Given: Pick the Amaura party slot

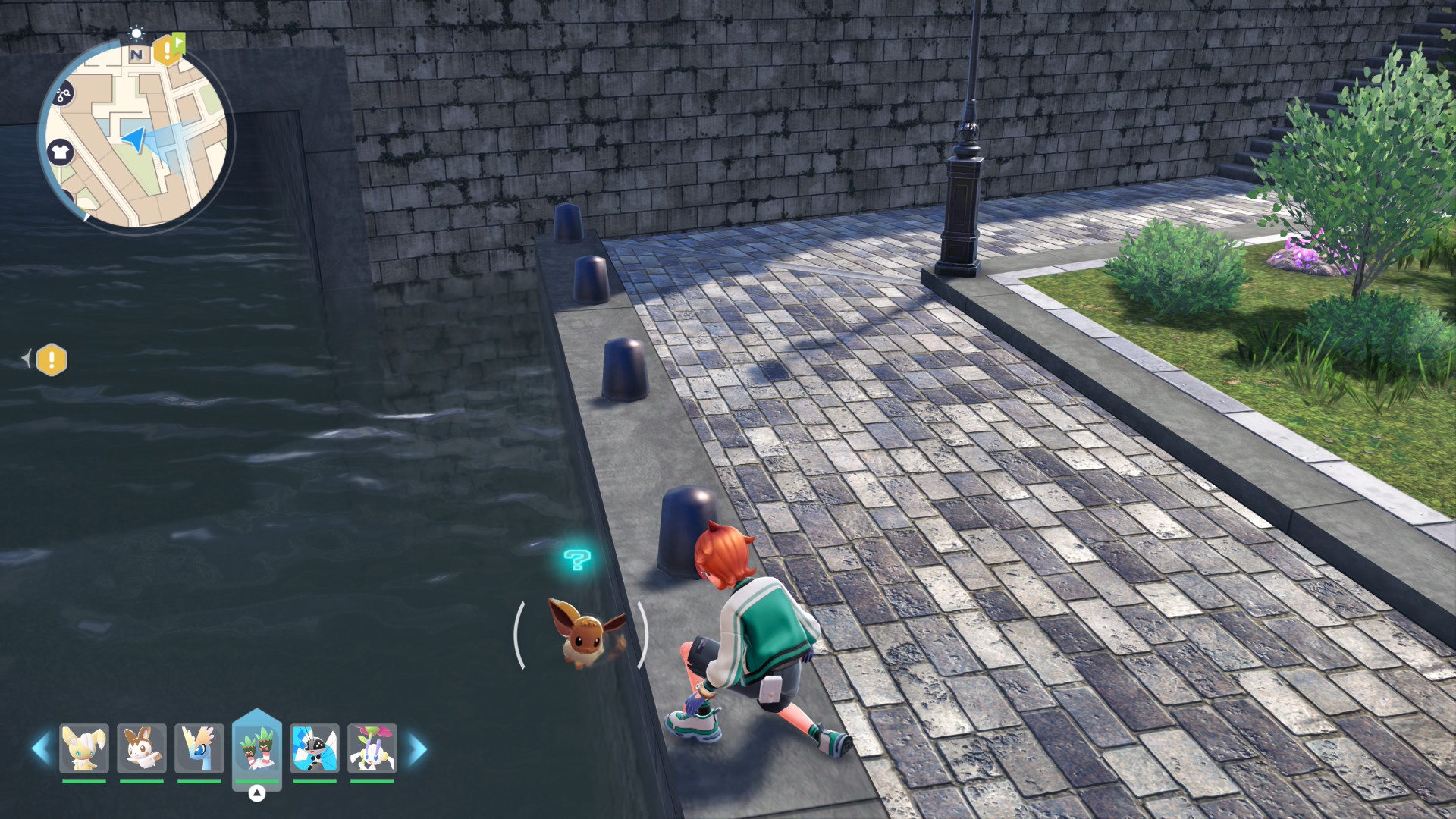Looking at the screenshot, I should pyautogui.click(x=199, y=748).
